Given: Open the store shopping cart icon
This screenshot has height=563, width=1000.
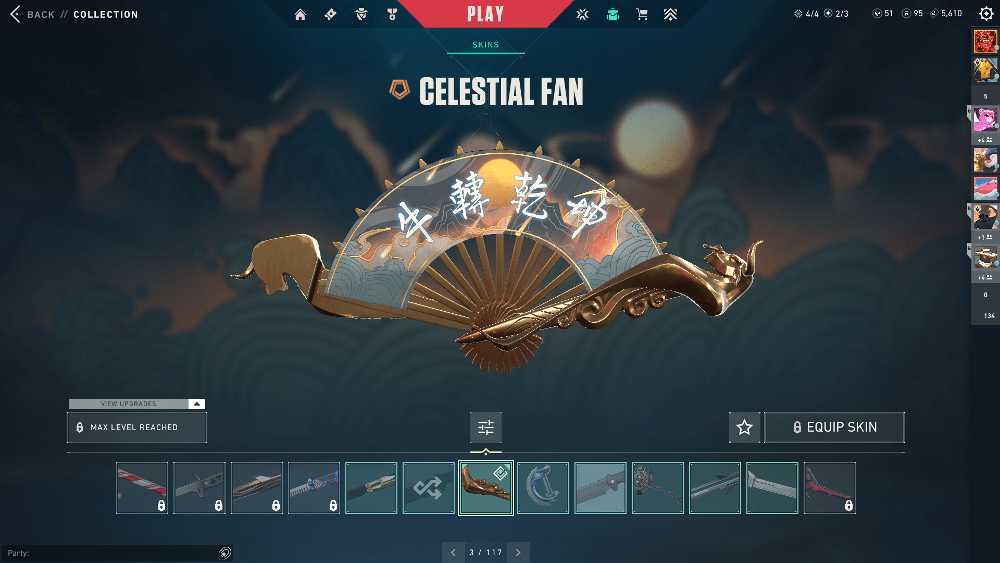Looking at the screenshot, I should pos(642,15).
